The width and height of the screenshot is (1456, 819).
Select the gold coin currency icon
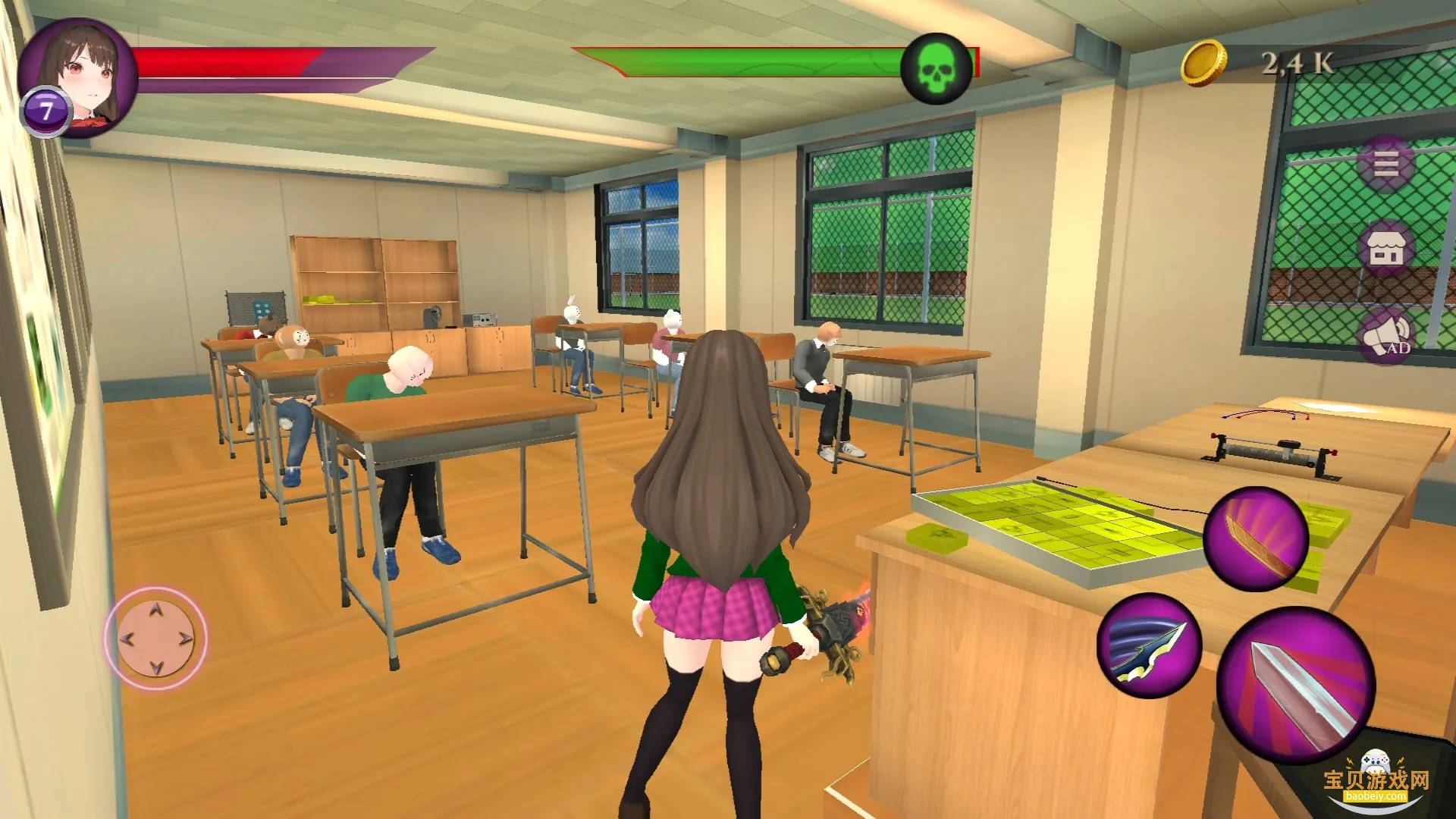[x=1203, y=63]
